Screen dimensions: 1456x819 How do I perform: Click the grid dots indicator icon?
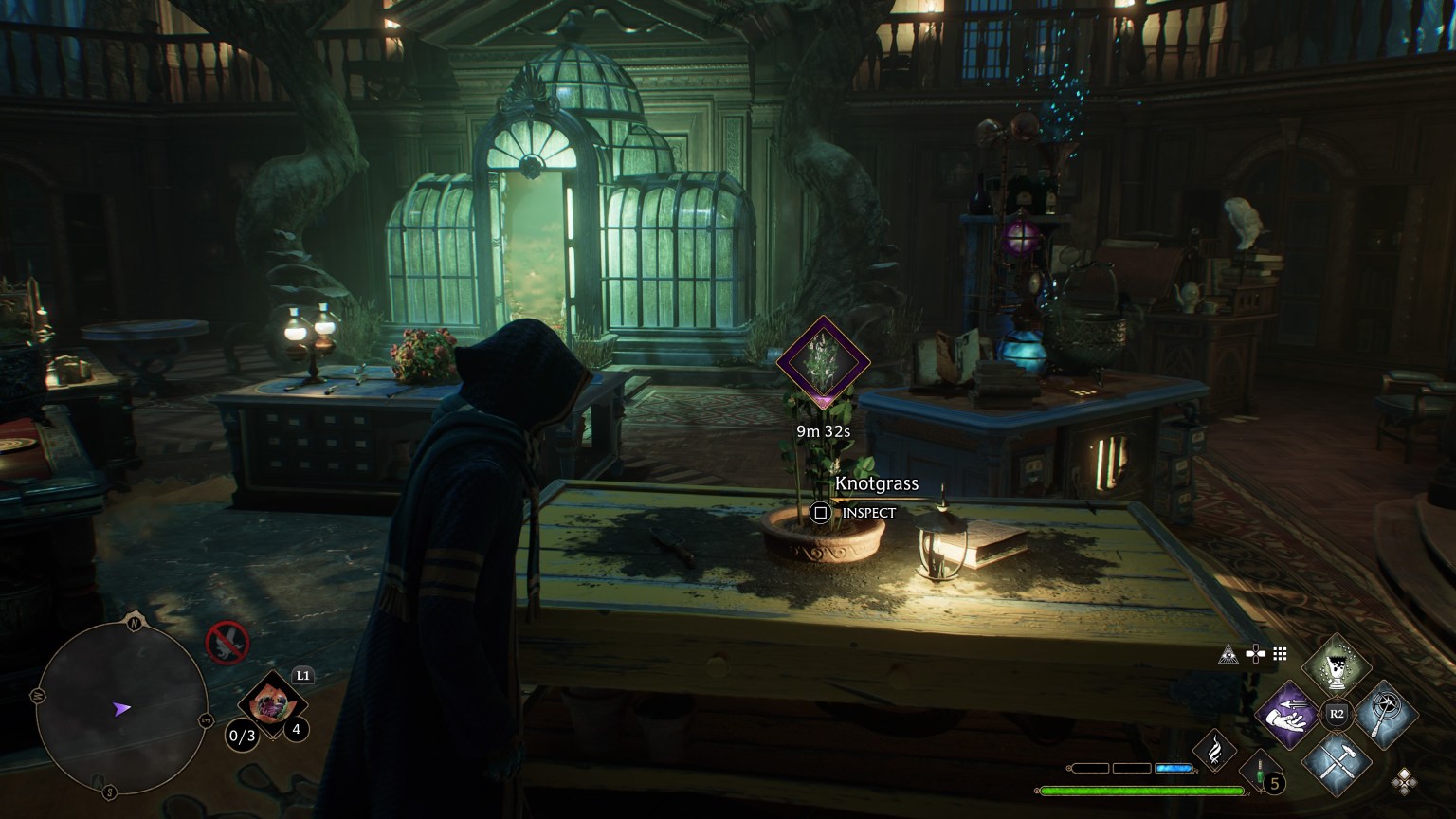pyautogui.click(x=1280, y=655)
